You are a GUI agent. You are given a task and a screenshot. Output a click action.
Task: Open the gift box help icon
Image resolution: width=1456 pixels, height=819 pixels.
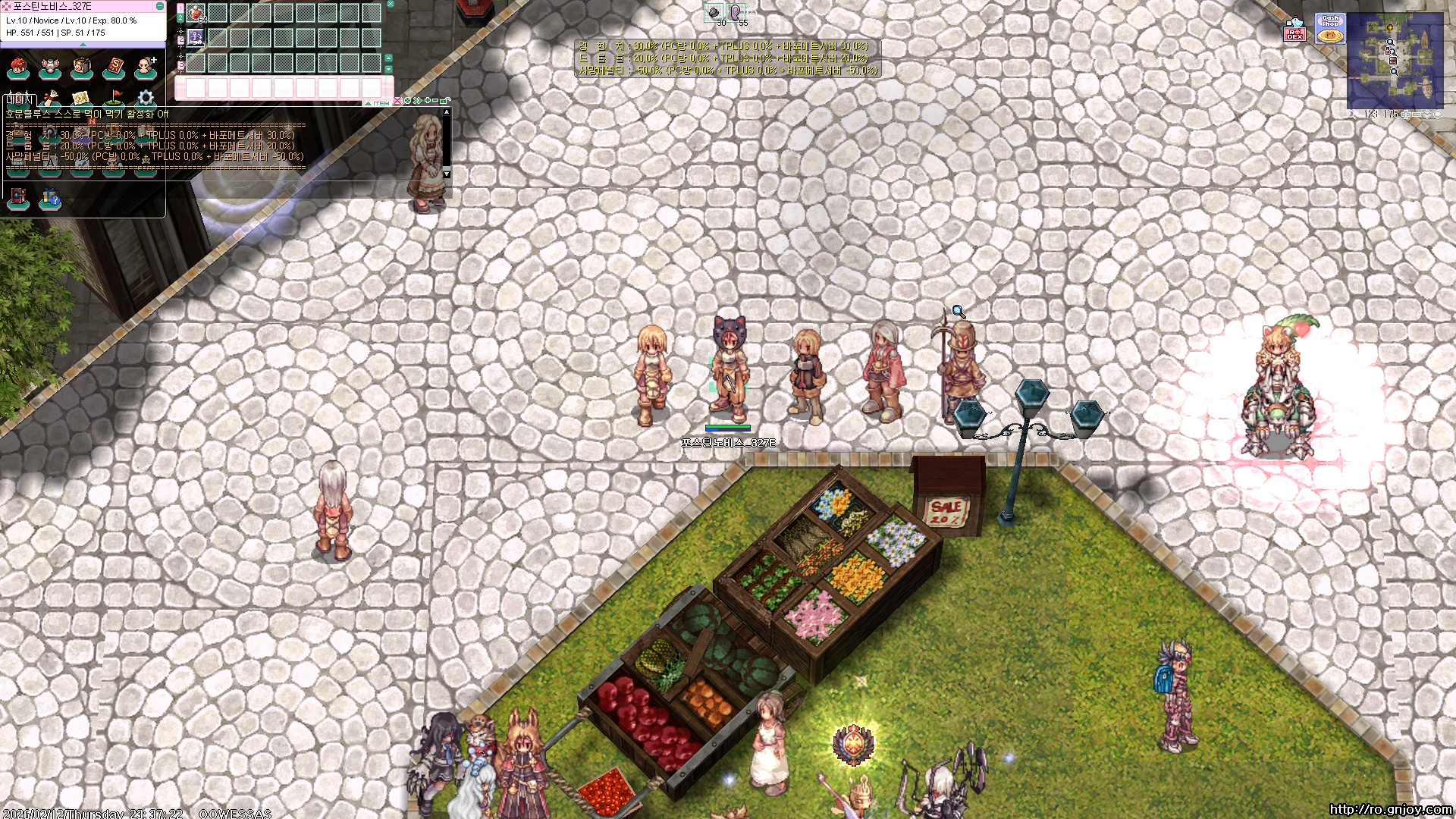50,198
